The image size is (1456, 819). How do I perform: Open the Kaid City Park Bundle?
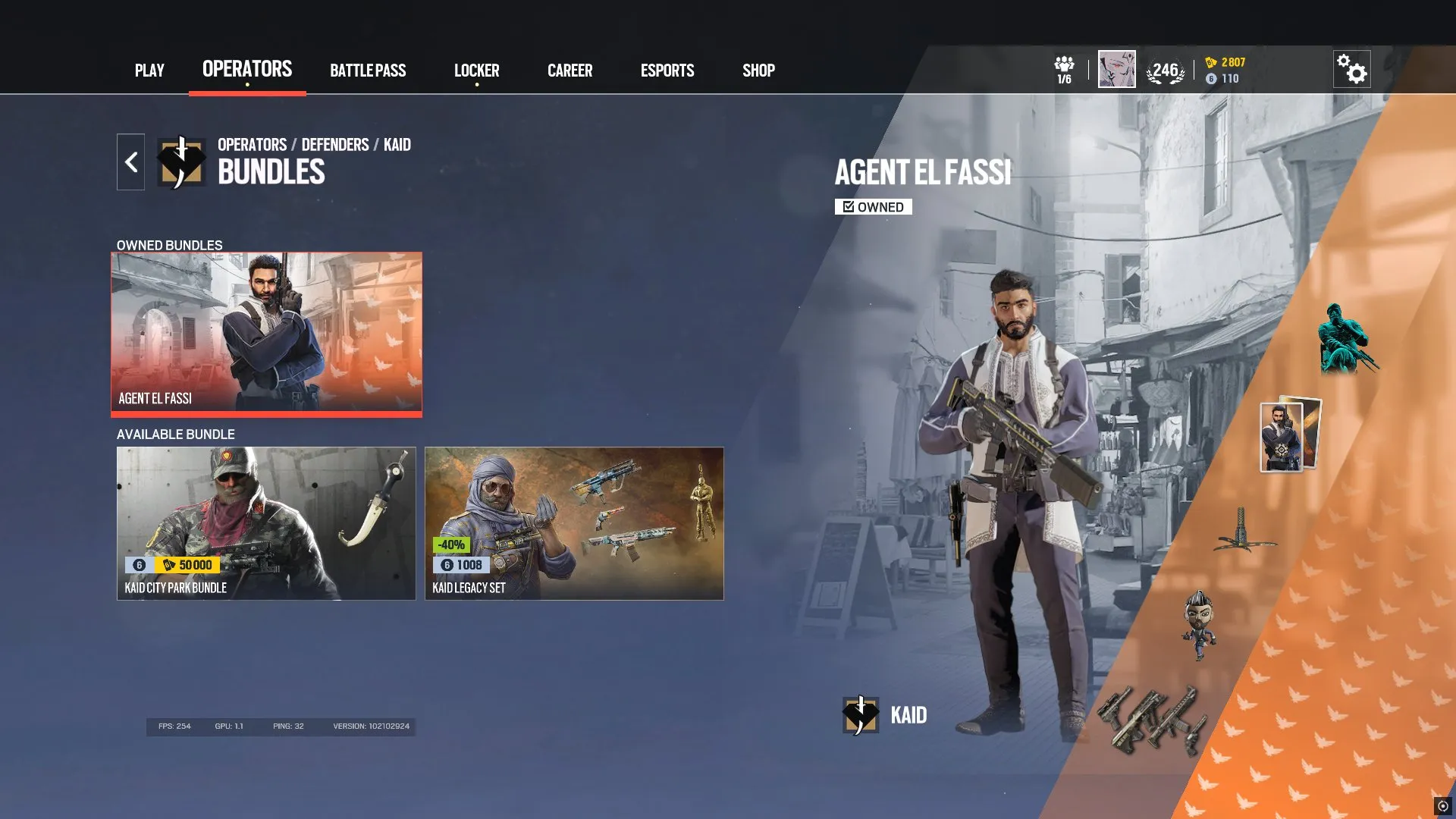(x=267, y=523)
